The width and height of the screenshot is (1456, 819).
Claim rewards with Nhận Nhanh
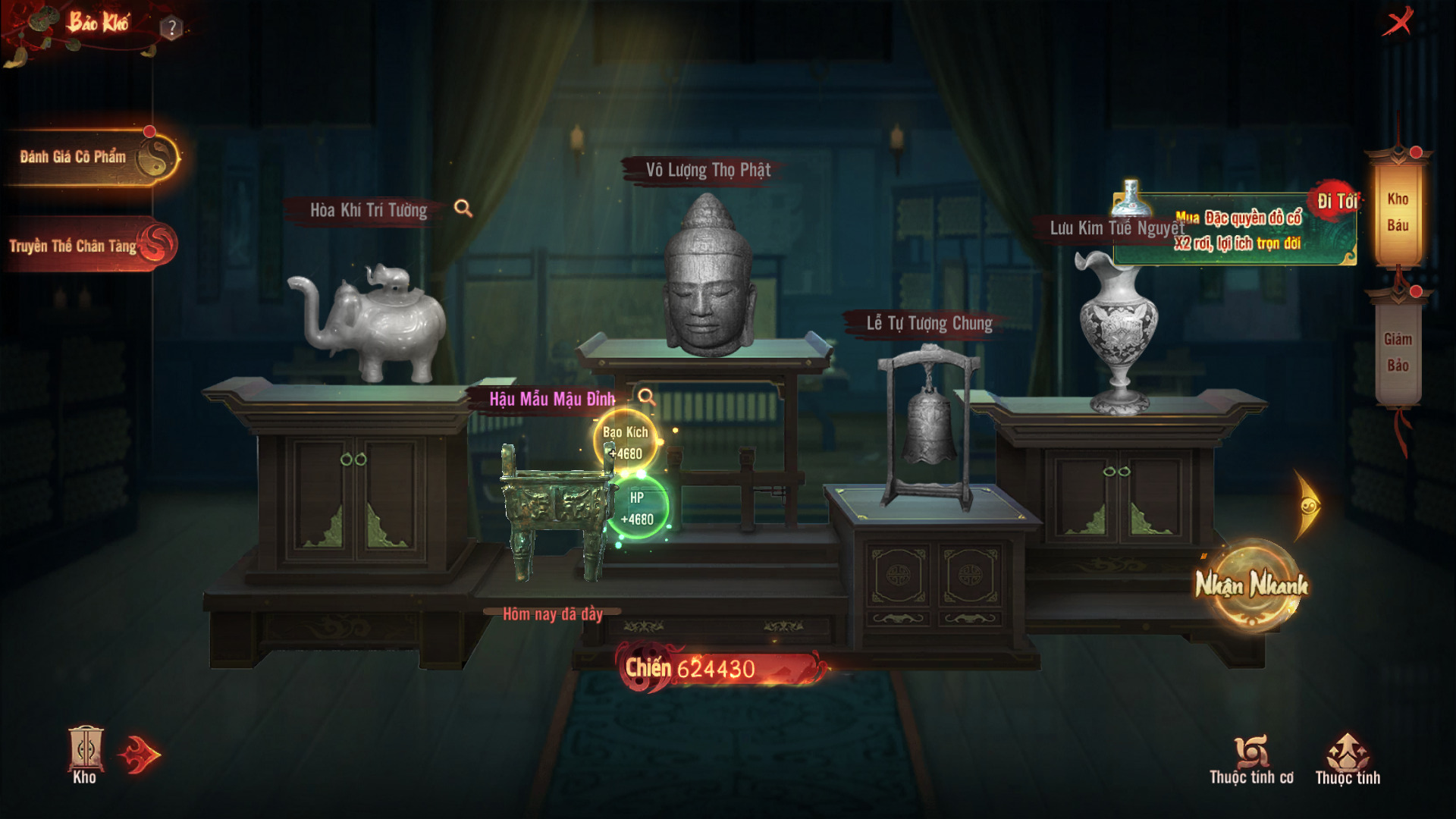(x=1251, y=585)
